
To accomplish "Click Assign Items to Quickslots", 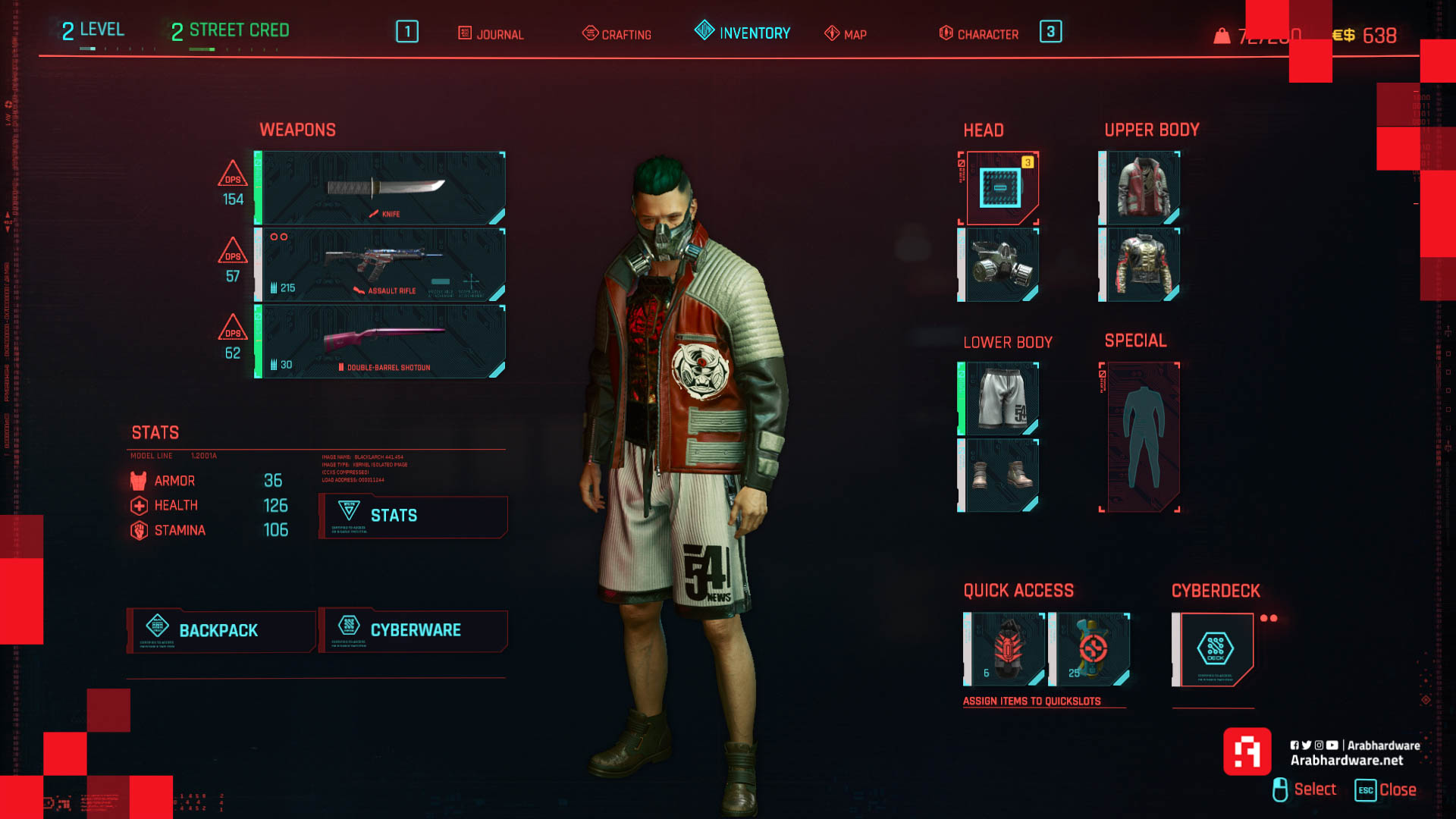I will tap(1031, 701).
